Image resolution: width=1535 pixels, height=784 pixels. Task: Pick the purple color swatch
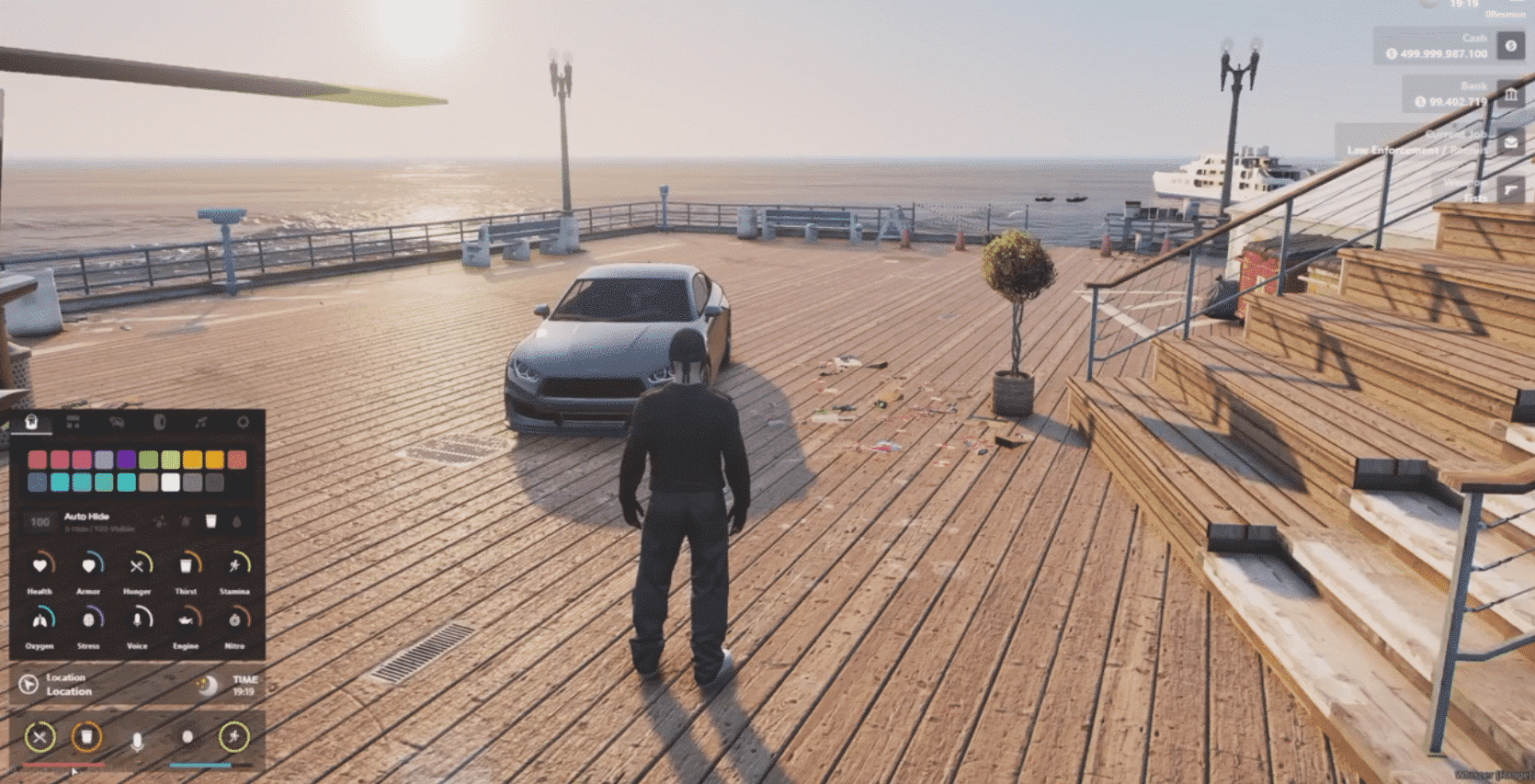[x=126, y=460]
